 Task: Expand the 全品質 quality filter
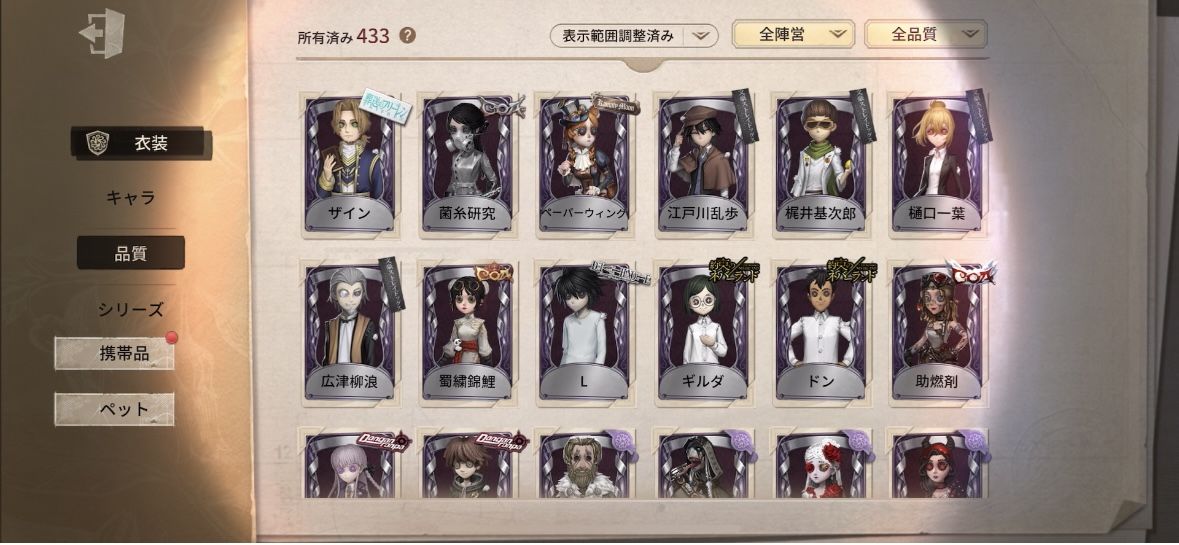click(925, 35)
